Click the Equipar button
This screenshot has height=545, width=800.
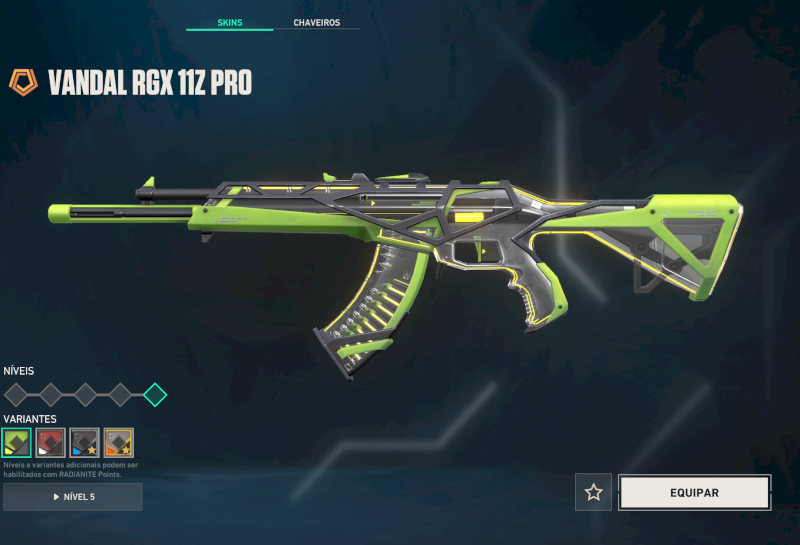click(x=694, y=492)
